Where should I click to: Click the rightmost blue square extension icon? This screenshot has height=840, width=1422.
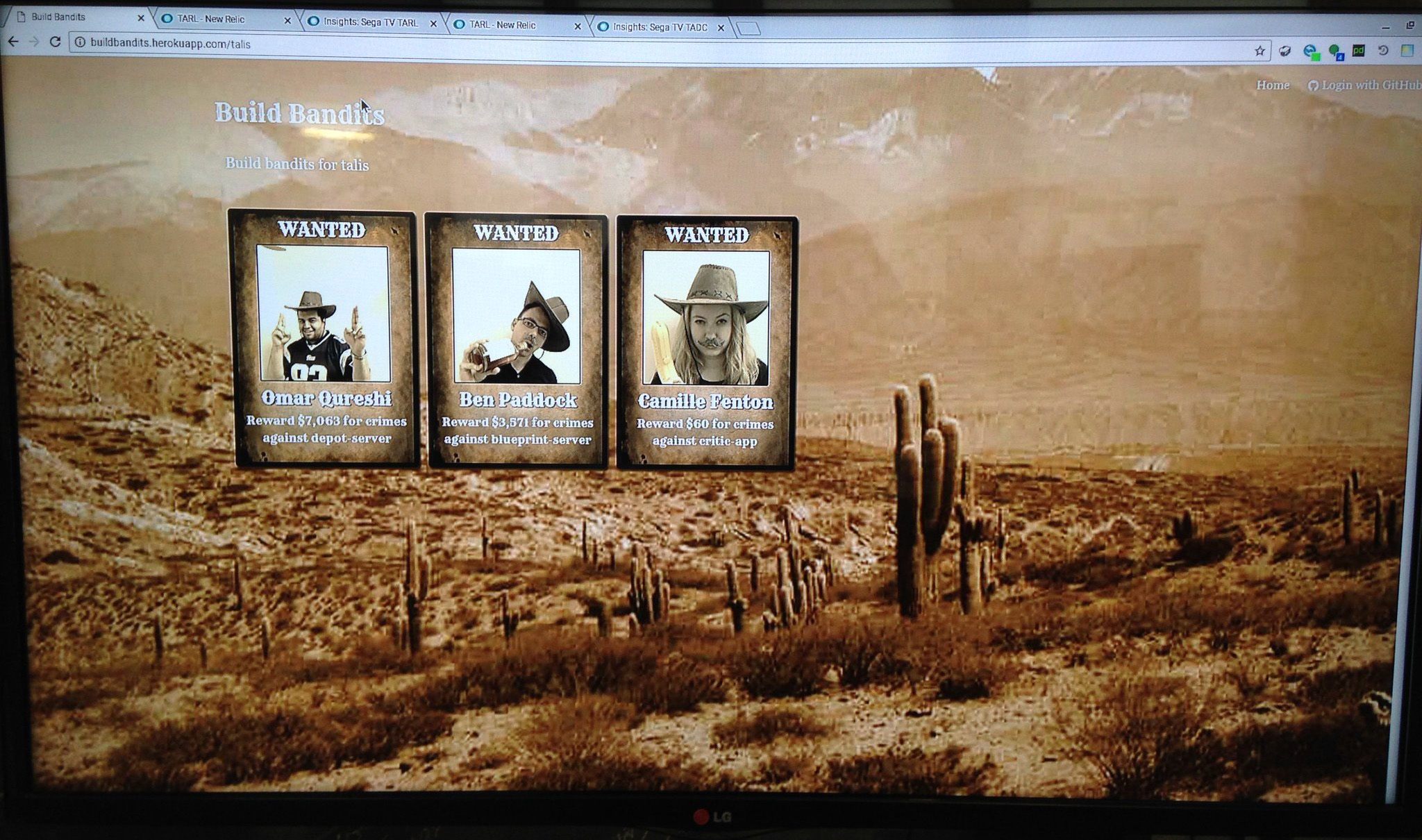click(1407, 51)
